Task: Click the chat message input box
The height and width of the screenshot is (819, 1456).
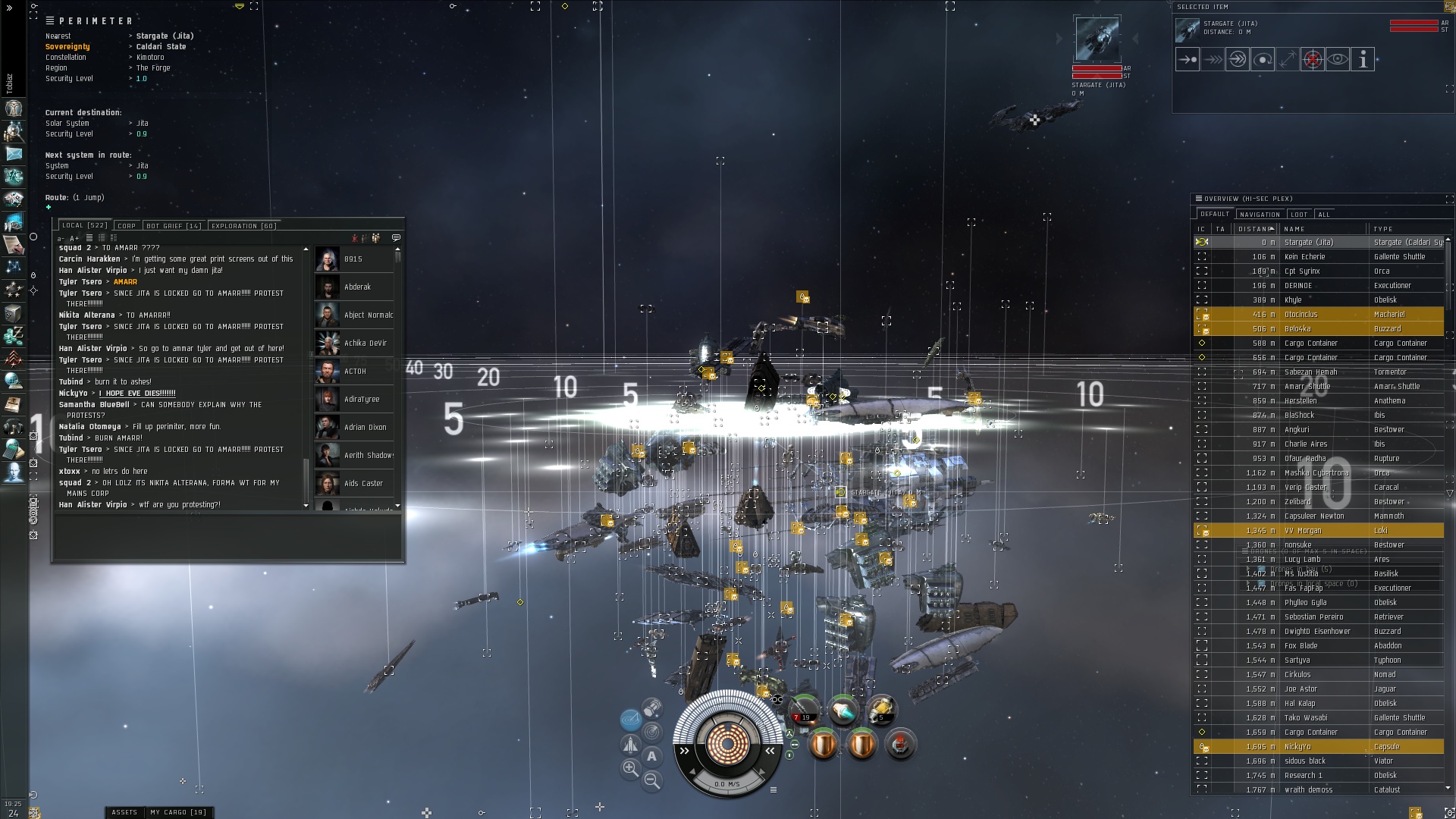Action: [227, 536]
